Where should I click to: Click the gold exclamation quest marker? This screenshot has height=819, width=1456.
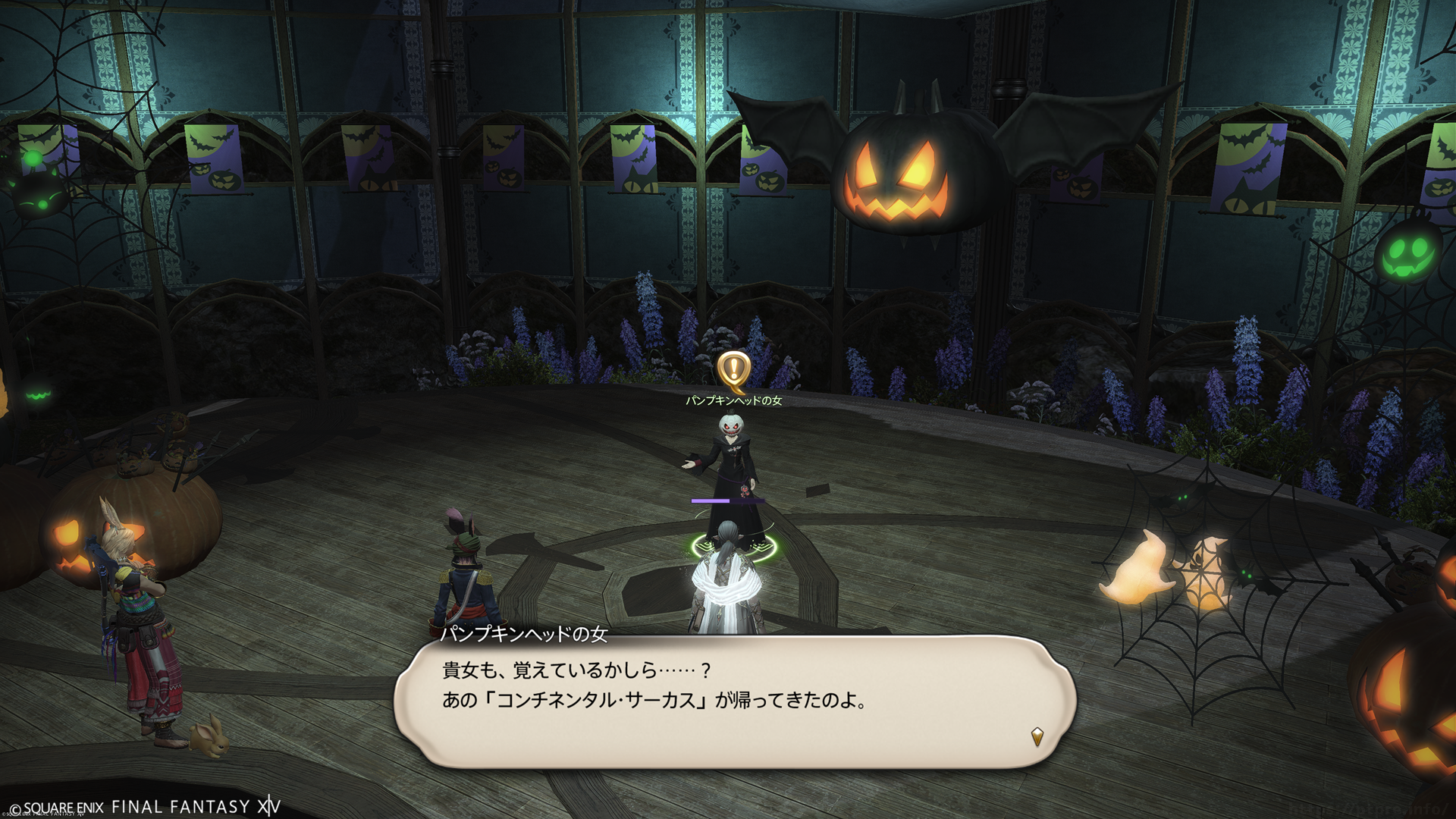733,369
